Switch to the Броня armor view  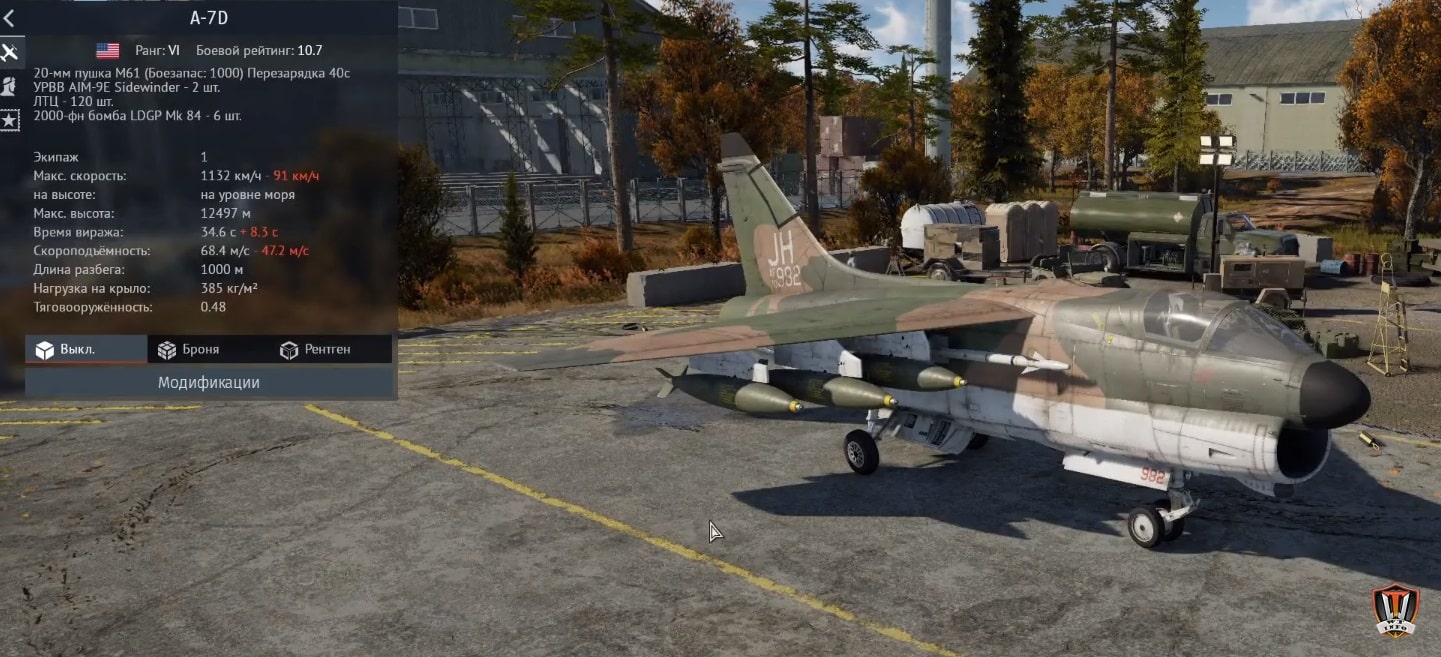click(189, 350)
